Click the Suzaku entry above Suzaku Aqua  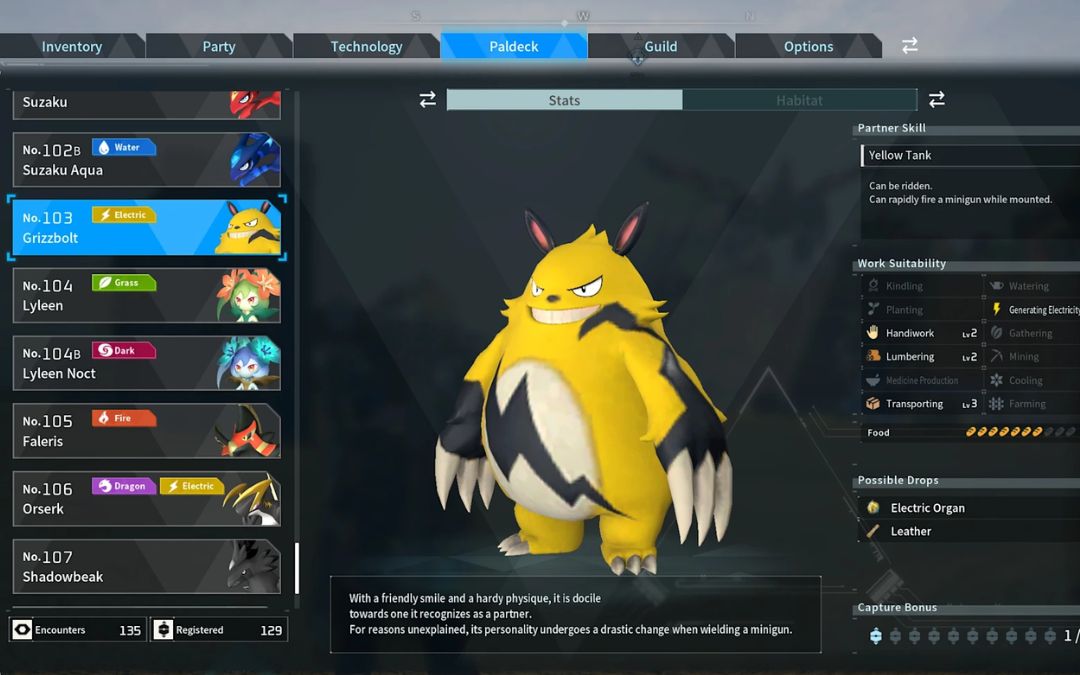coord(146,103)
